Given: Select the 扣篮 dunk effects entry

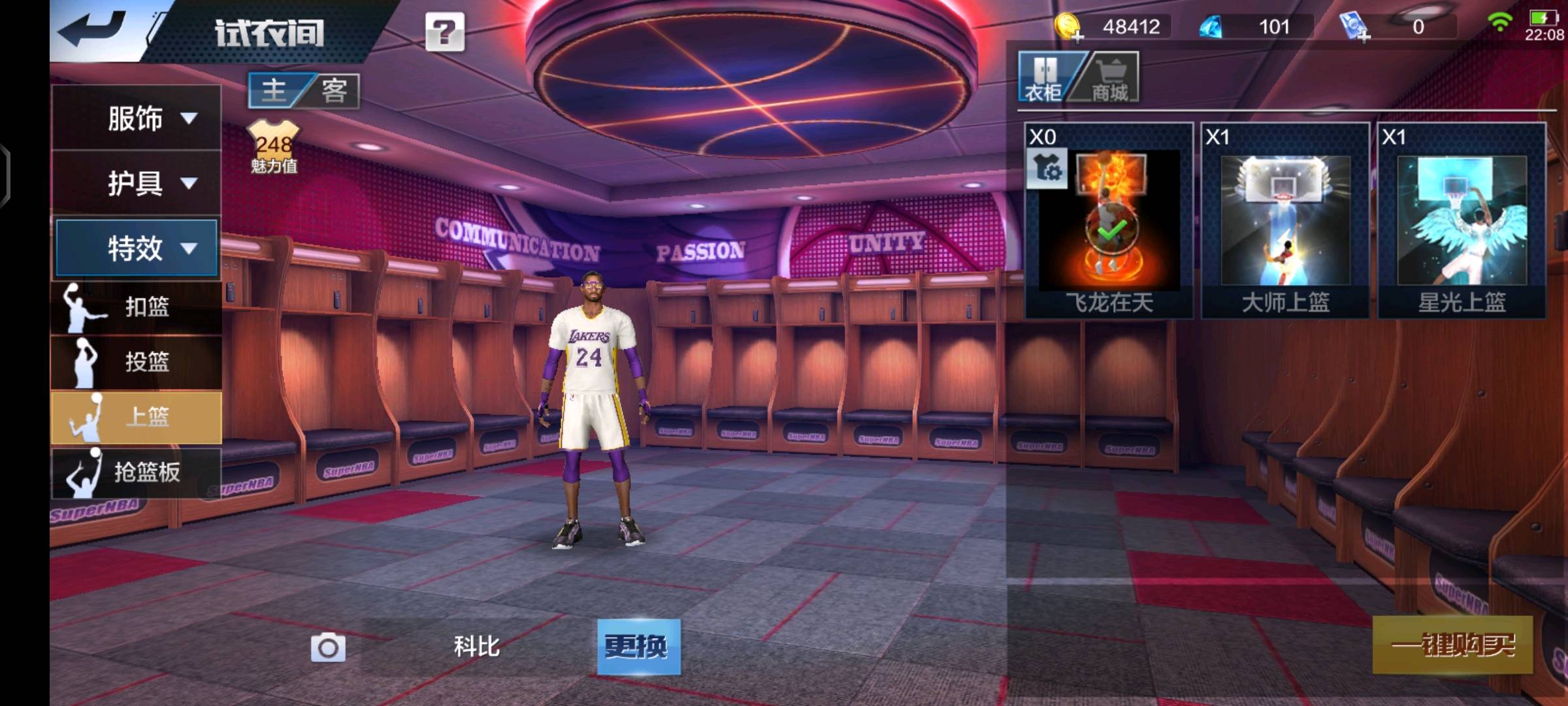Looking at the screenshot, I should click(x=136, y=307).
